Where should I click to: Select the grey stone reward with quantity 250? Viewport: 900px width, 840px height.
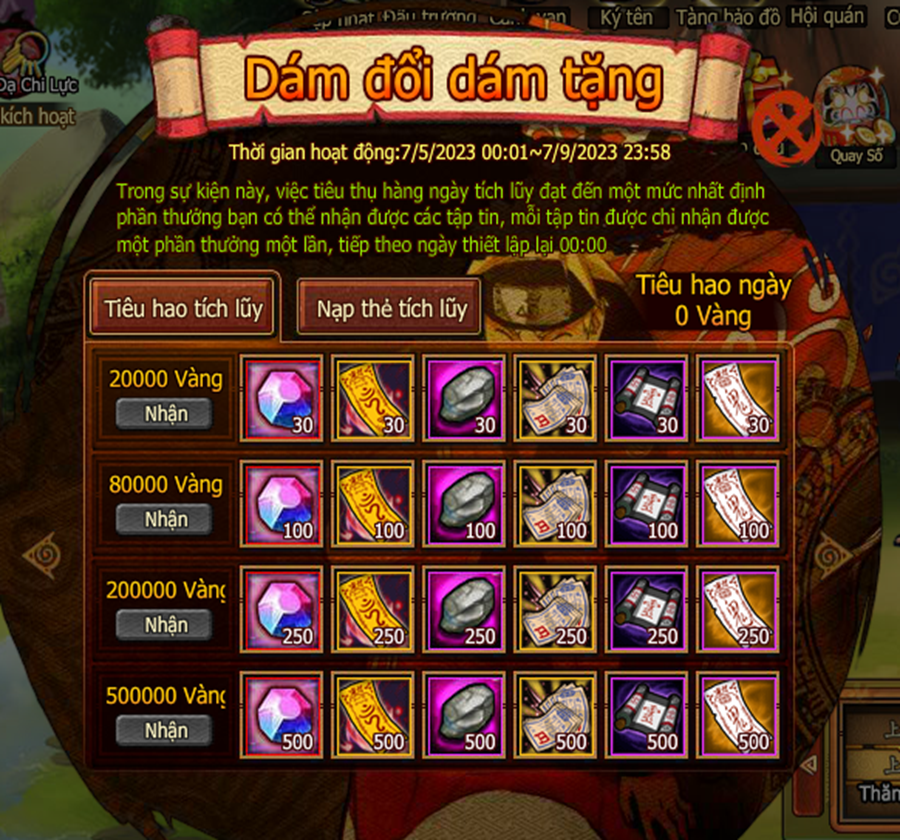(x=464, y=608)
